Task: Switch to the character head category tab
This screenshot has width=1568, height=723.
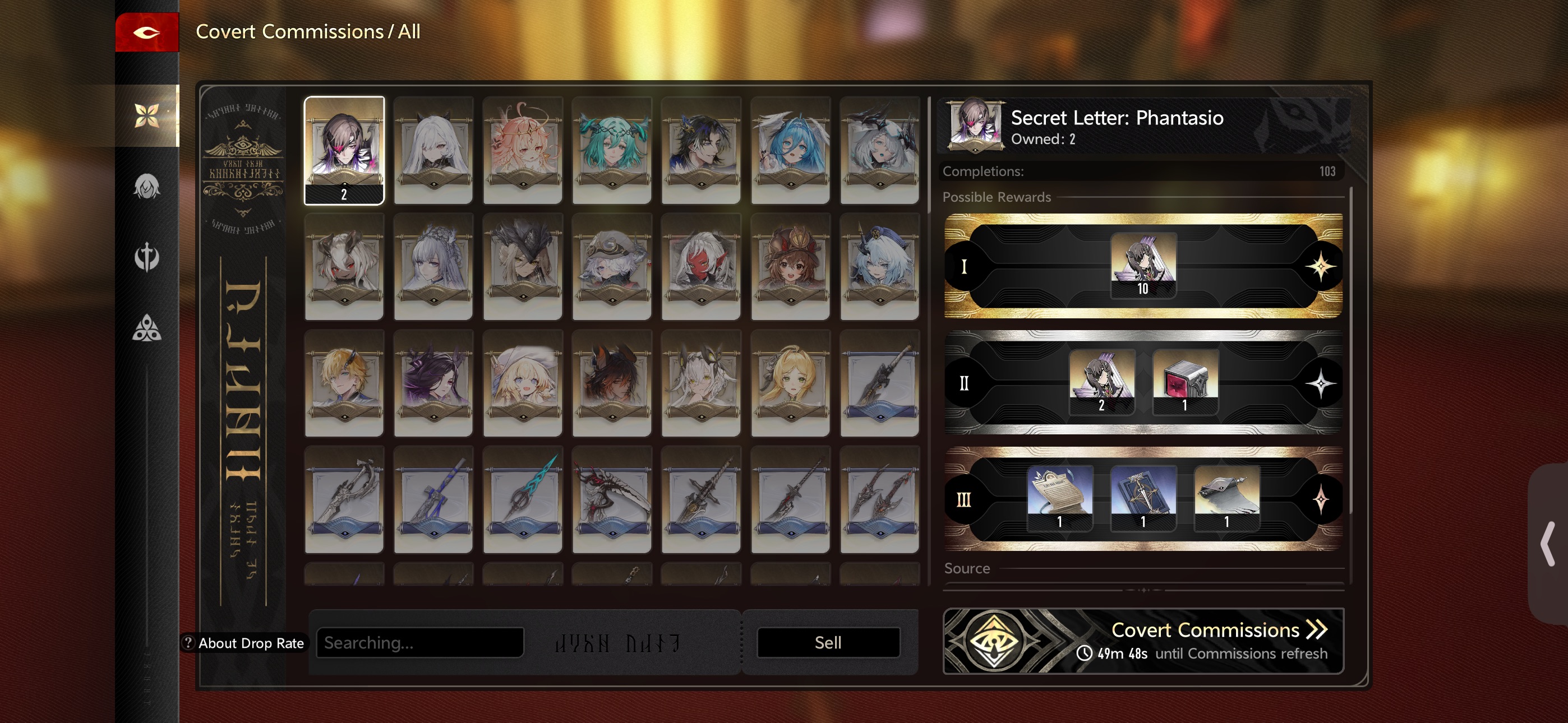Action: tap(147, 187)
